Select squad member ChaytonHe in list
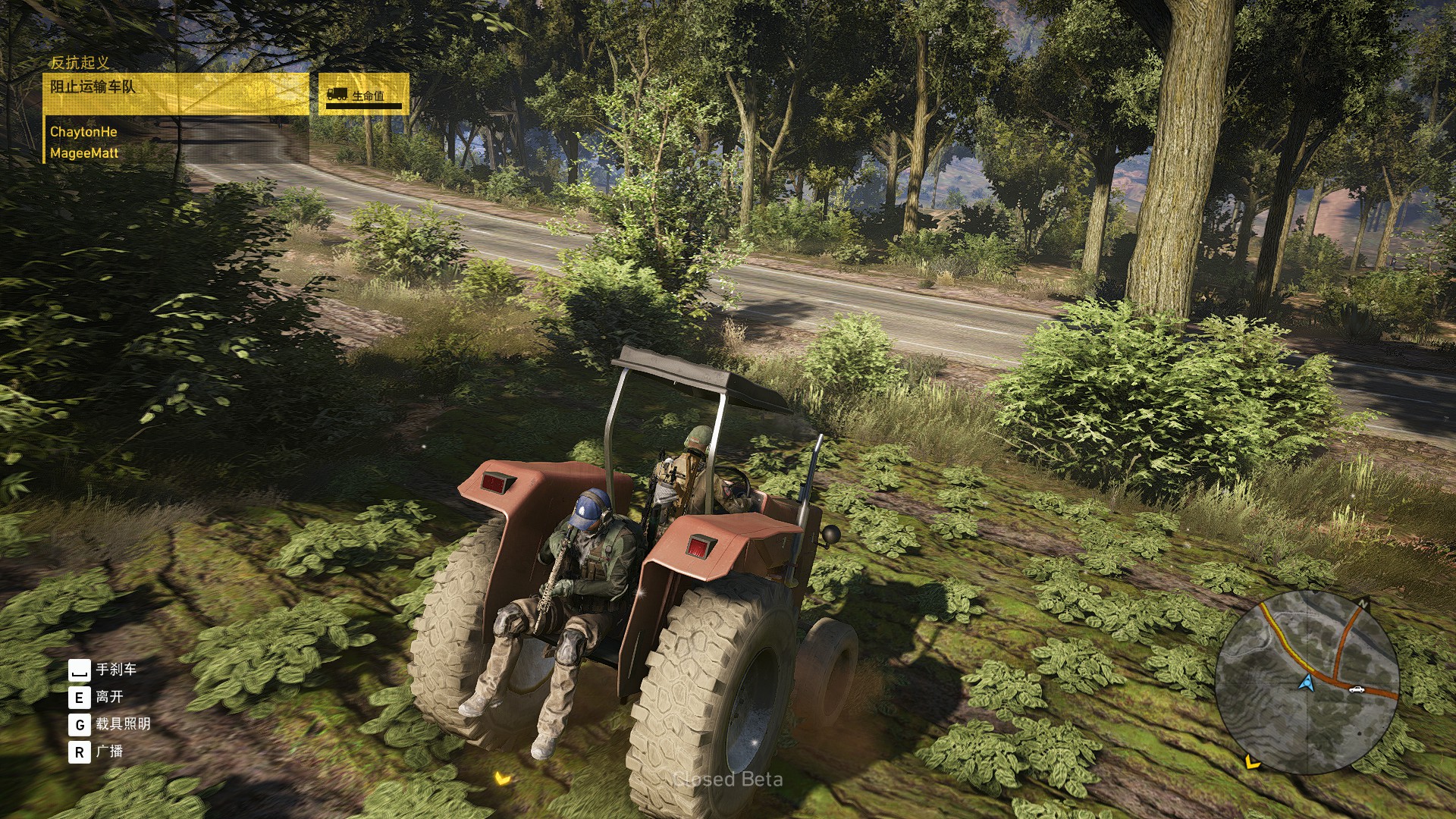The image size is (1456, 819). pyautogui.click(x=83, y=132)
